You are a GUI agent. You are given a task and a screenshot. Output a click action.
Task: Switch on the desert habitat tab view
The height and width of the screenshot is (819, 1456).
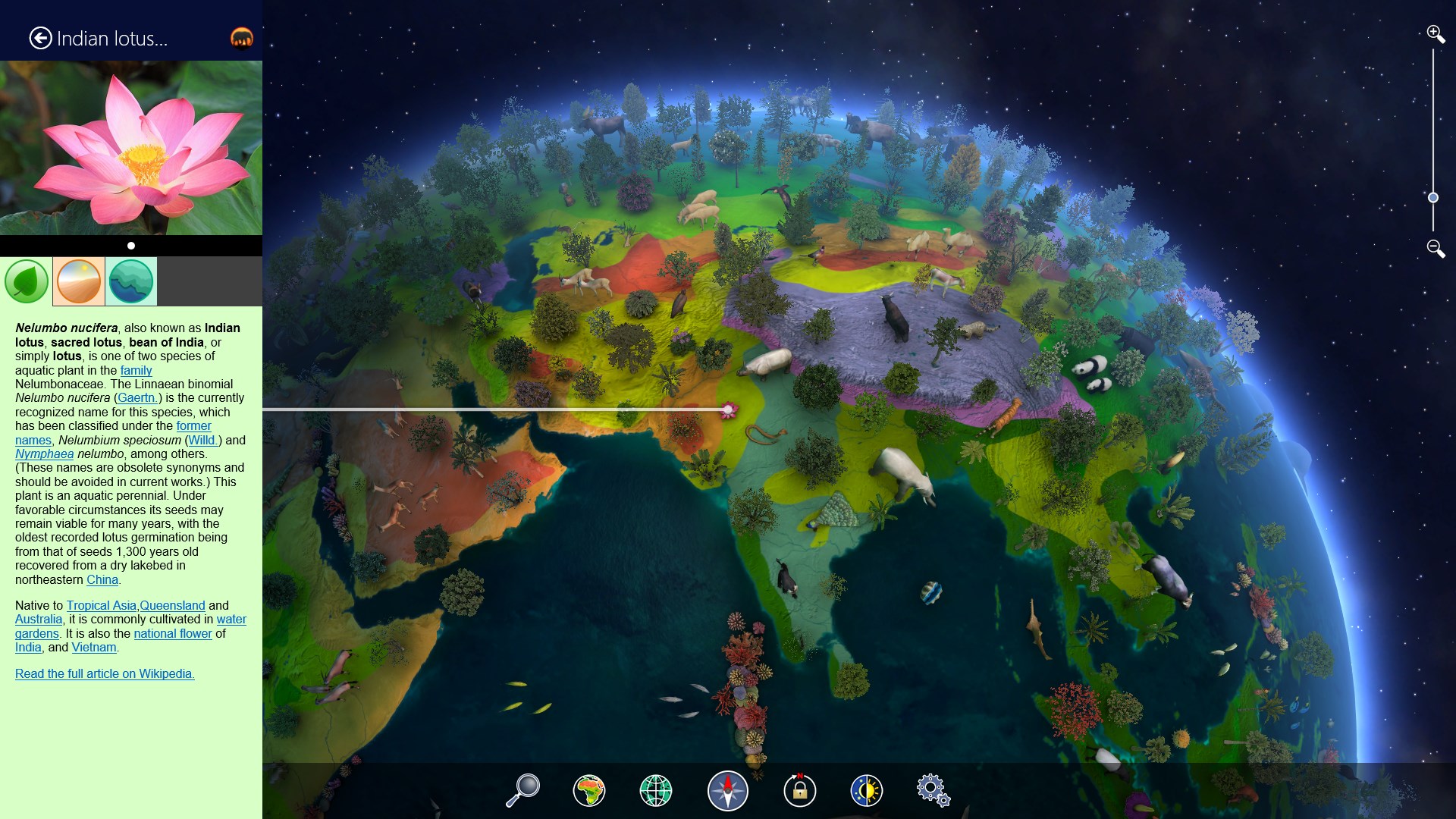[79, 281]
